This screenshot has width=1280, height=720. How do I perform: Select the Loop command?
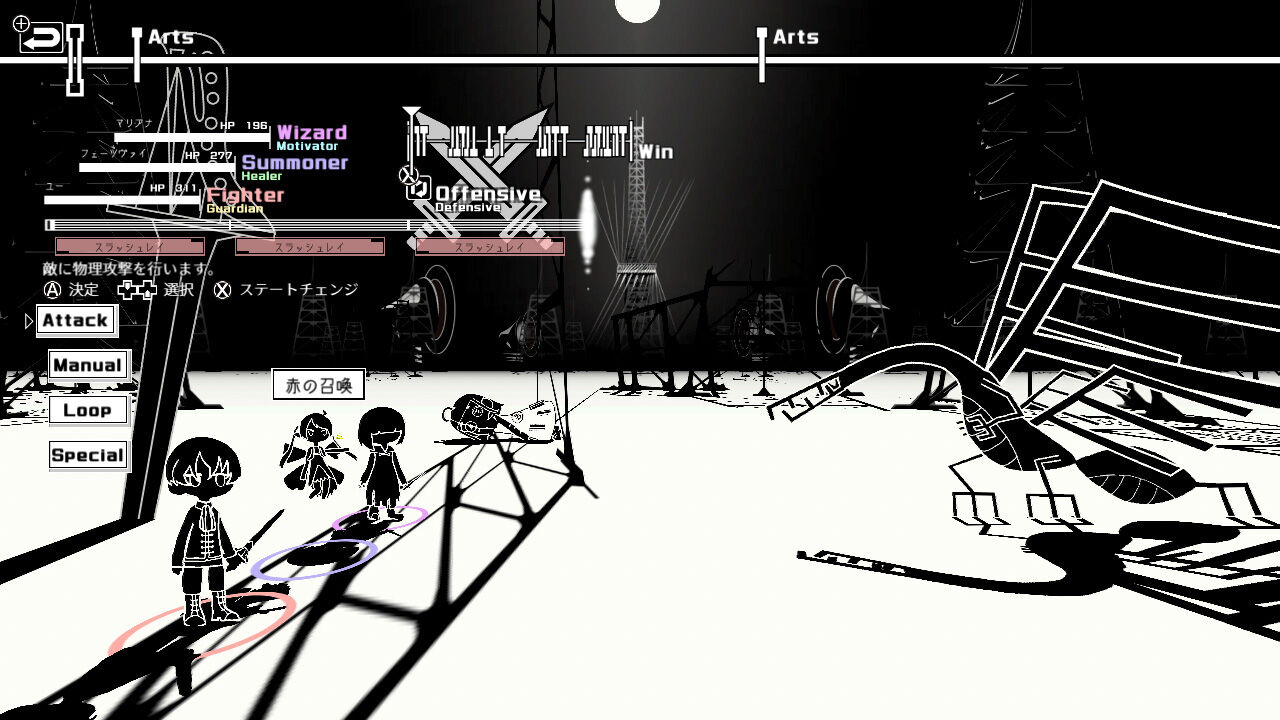tap(88, 410)
